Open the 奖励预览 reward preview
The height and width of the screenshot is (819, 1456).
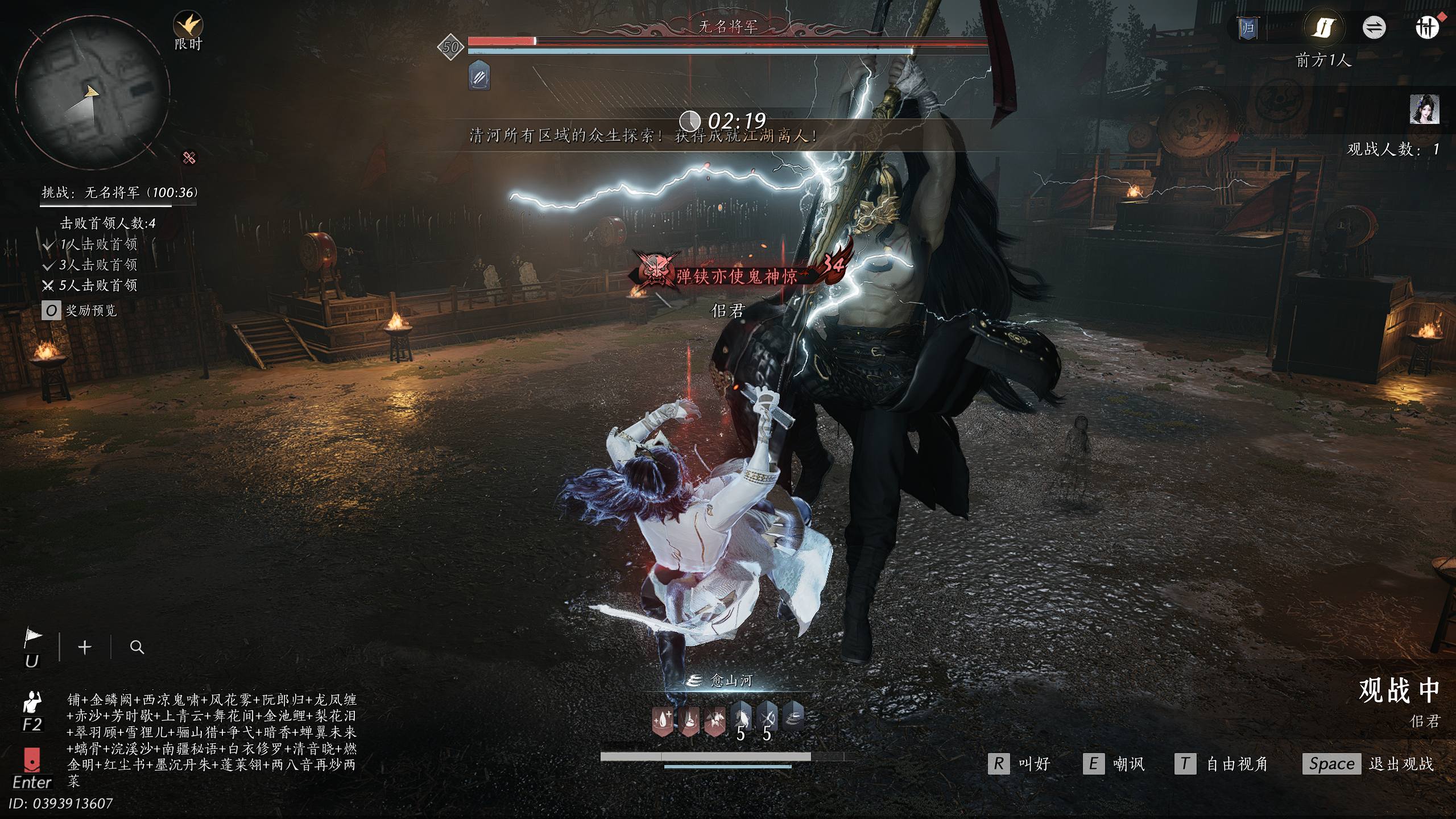coord(80,311)
